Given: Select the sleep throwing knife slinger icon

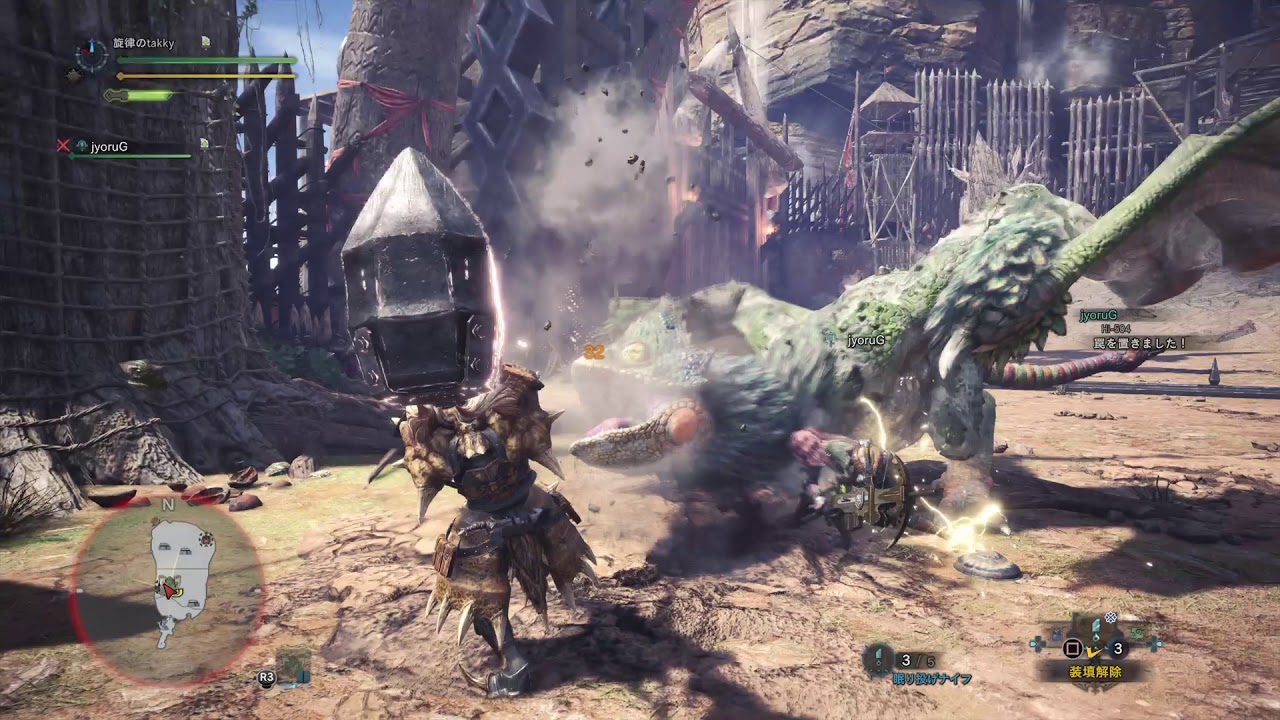Looking at the screenshot, I should 878,659.
